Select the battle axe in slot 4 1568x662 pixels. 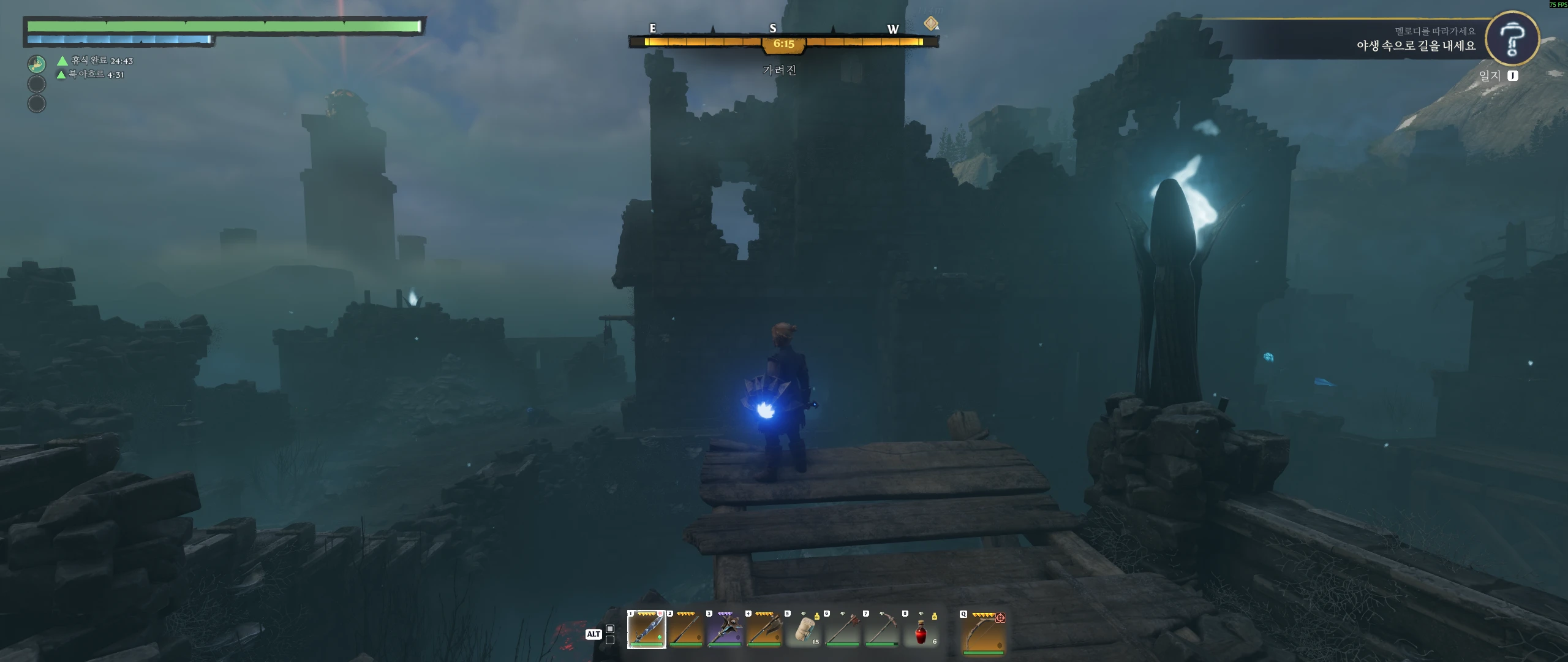tap(764, 630)
